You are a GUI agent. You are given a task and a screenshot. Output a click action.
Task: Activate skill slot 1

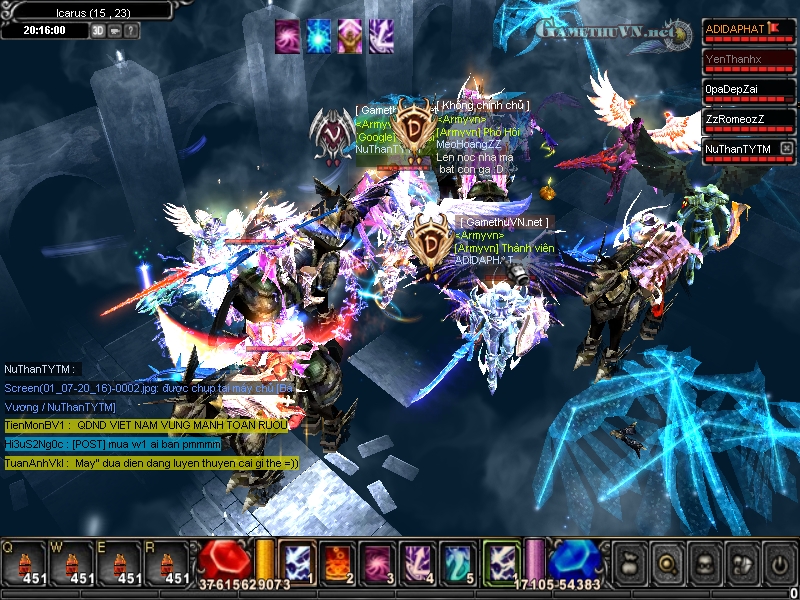[x=297, y=561]
